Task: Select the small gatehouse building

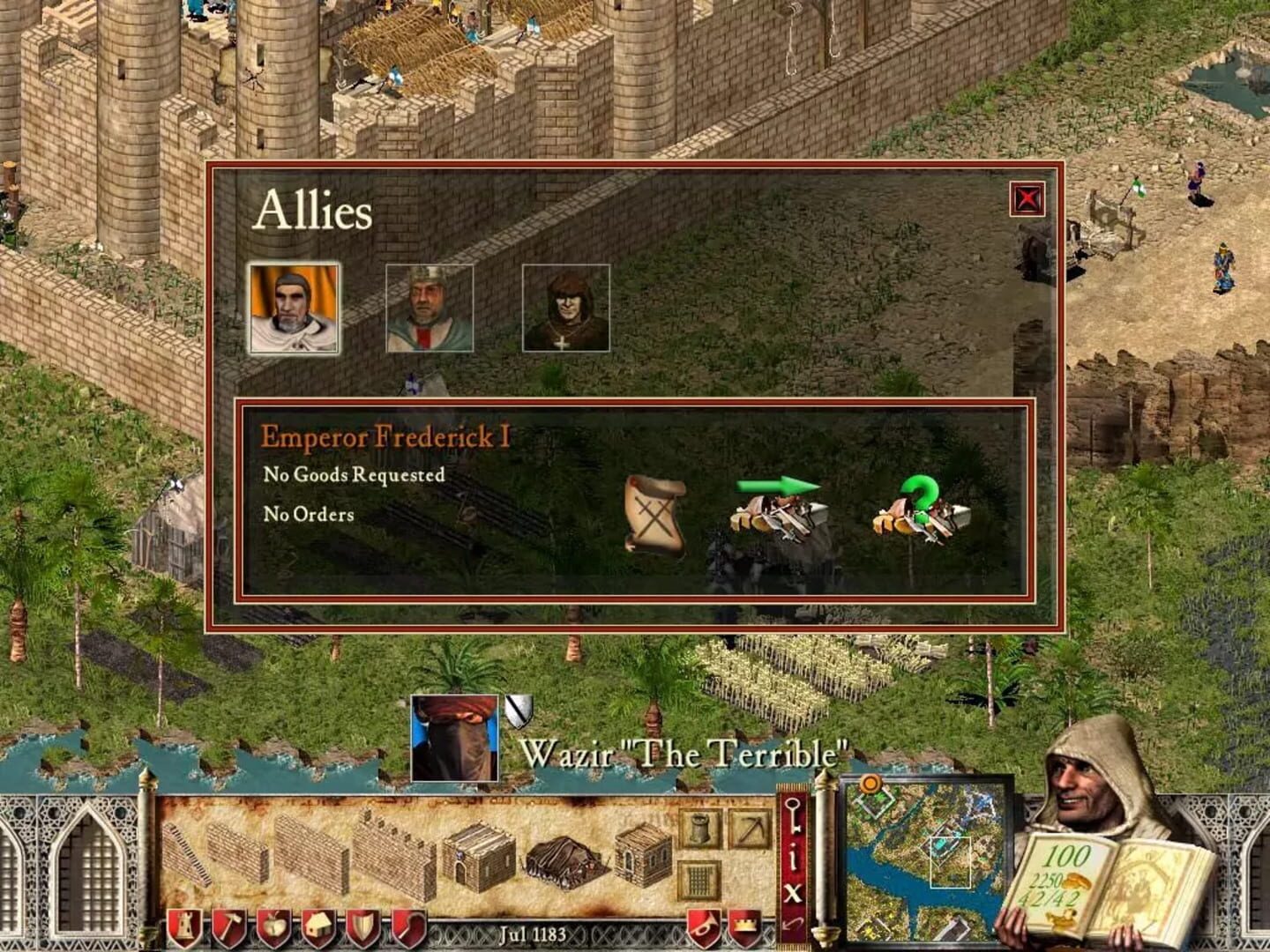Action: pos(642,857)
